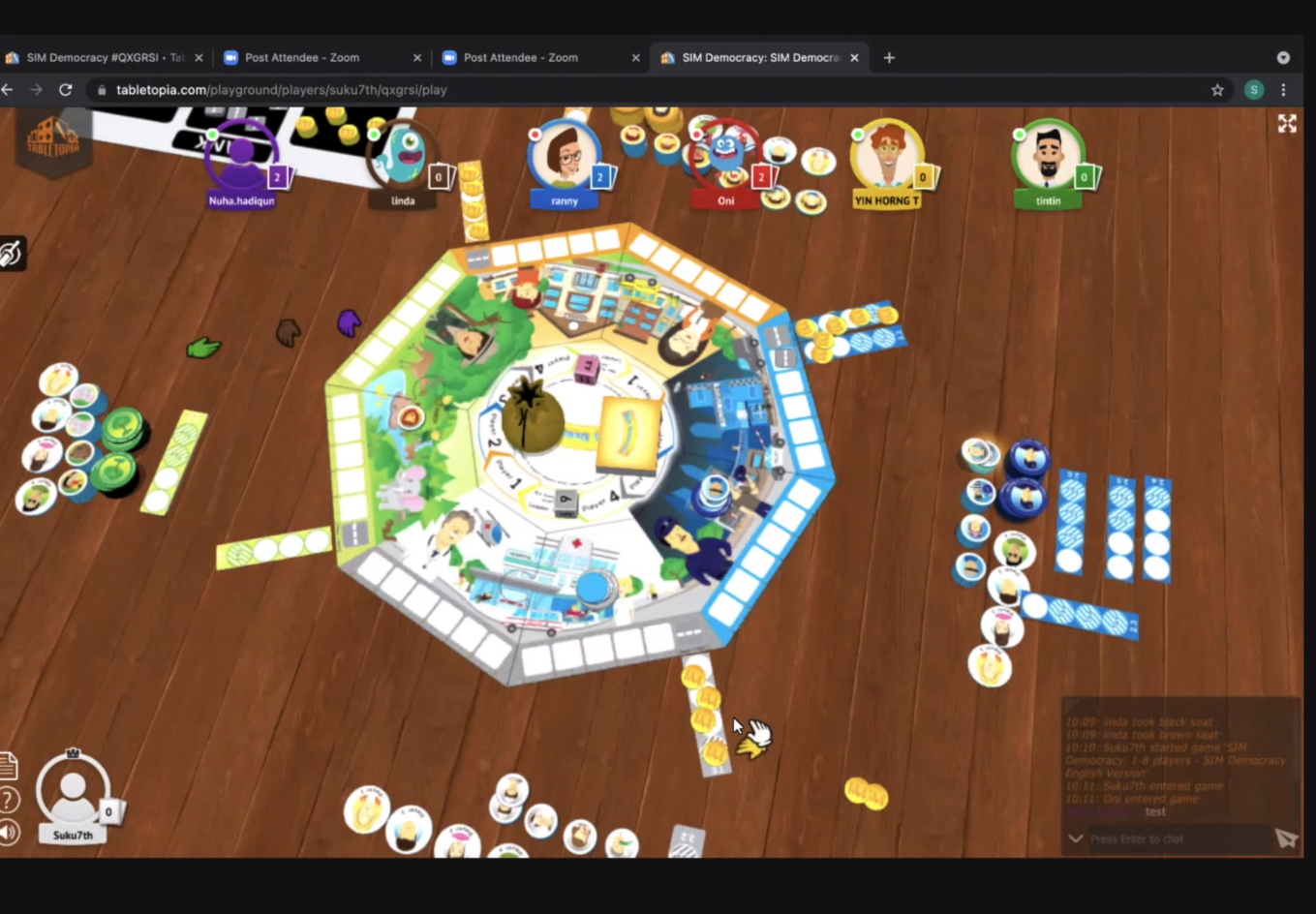The width and height of the screenshot is (1316, 914).
Task: Toggle tintin's green status indicator
Action: (1019, 134)
